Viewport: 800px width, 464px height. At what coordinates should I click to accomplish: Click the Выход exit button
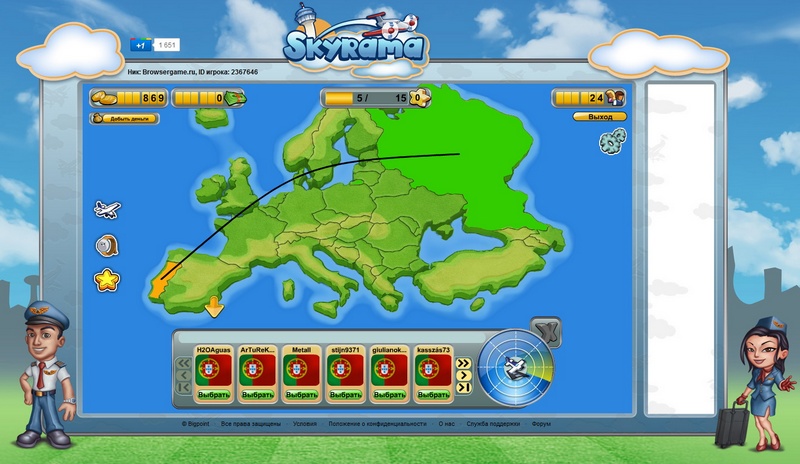600,117
